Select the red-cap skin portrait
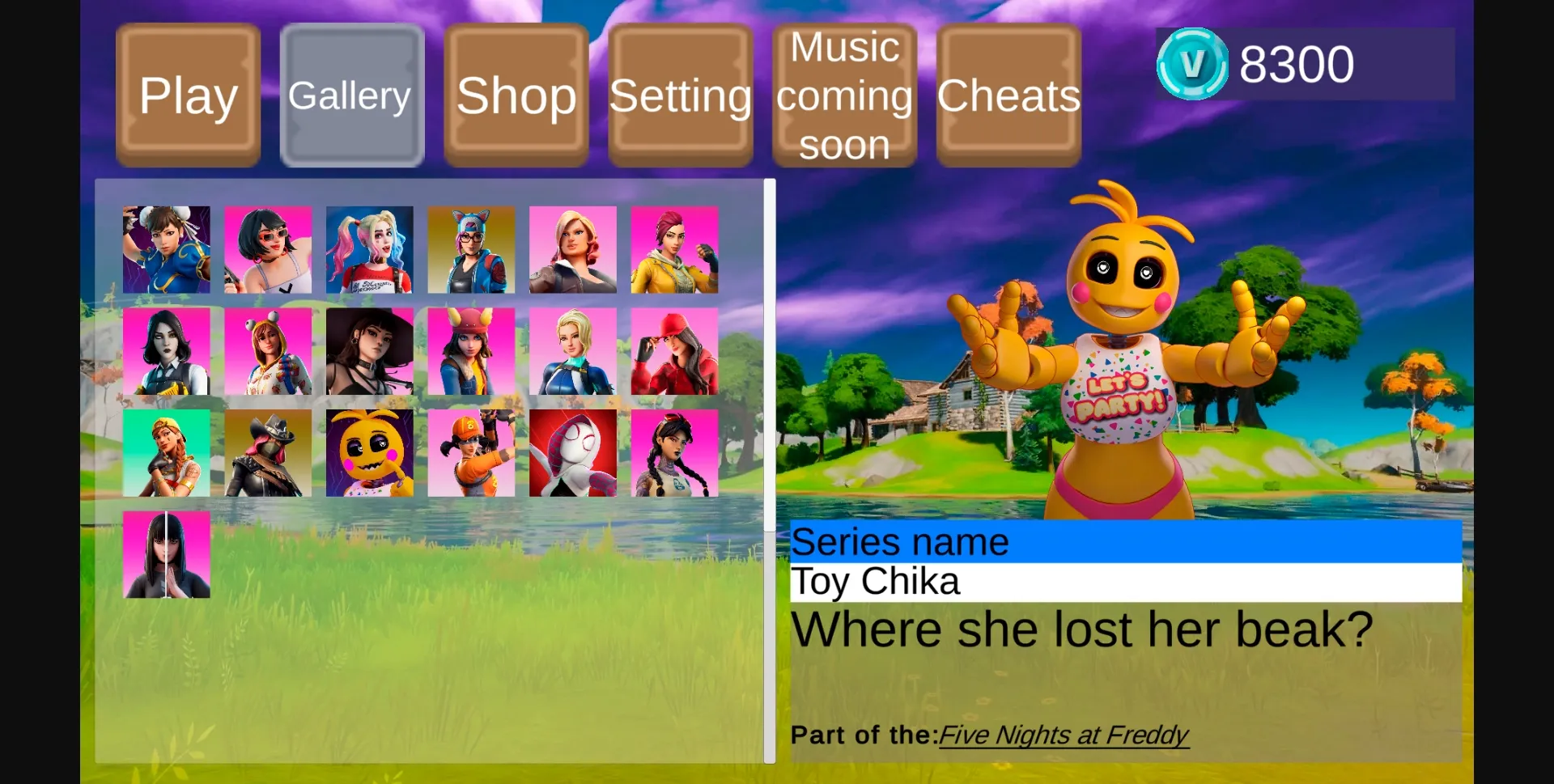The height and width of the screenshot is (784, 1554). [x=675, y=351]
